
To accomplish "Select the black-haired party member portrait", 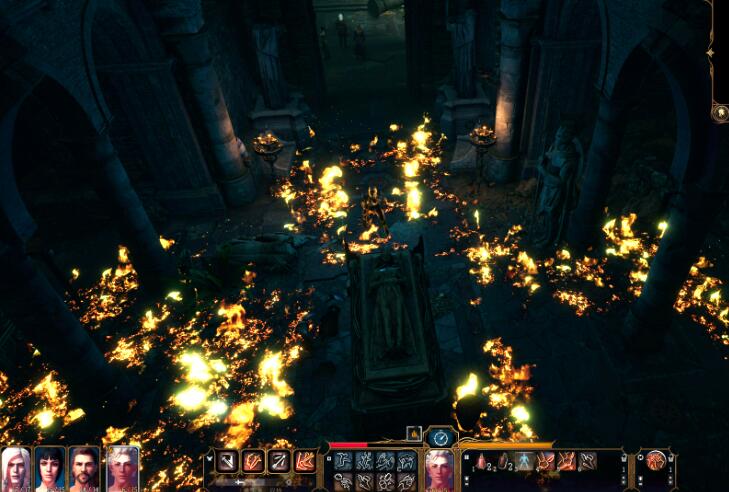I will click(49, 467).
